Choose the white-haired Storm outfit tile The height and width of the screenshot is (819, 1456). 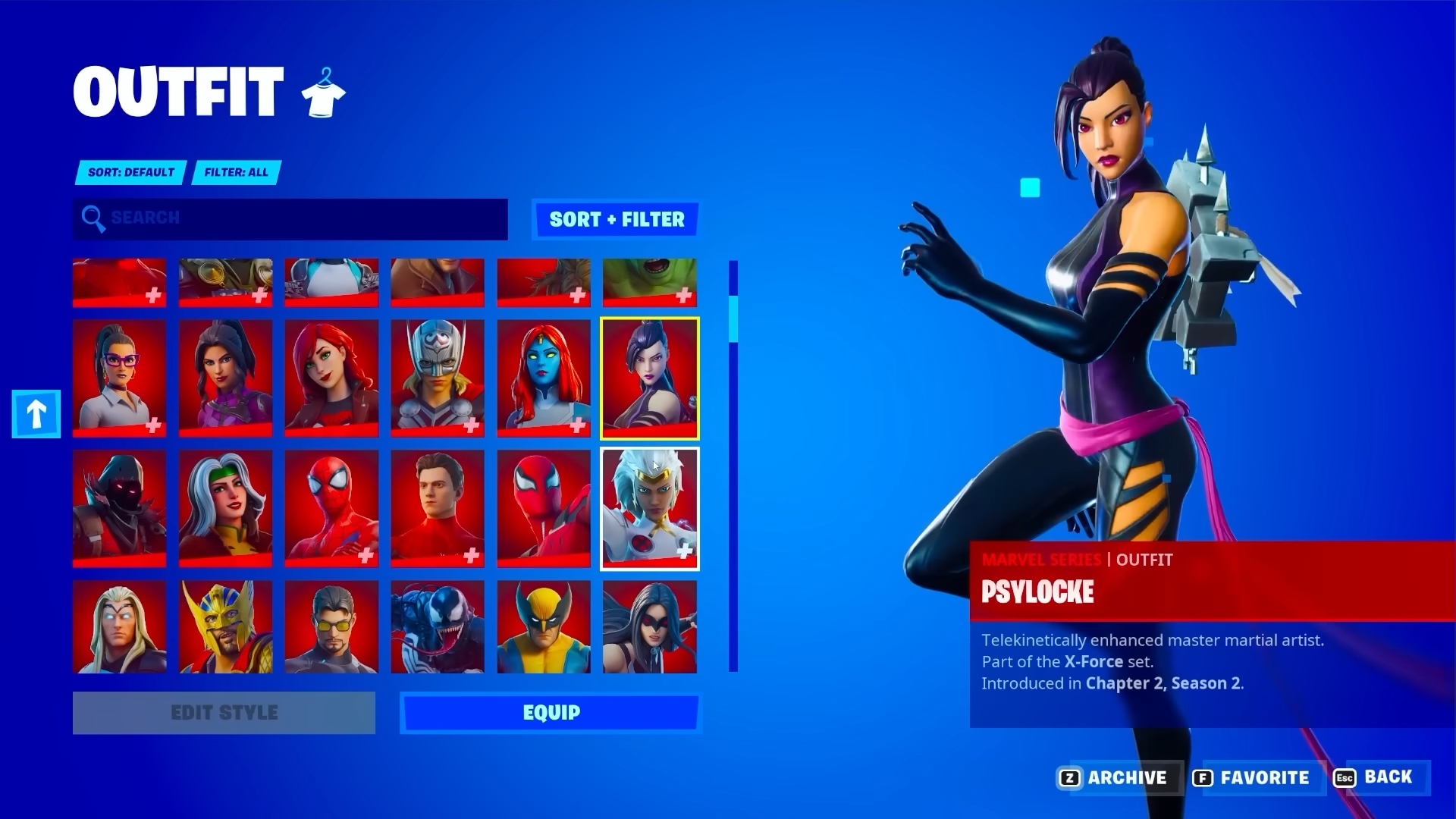click(x=650, y=508)
